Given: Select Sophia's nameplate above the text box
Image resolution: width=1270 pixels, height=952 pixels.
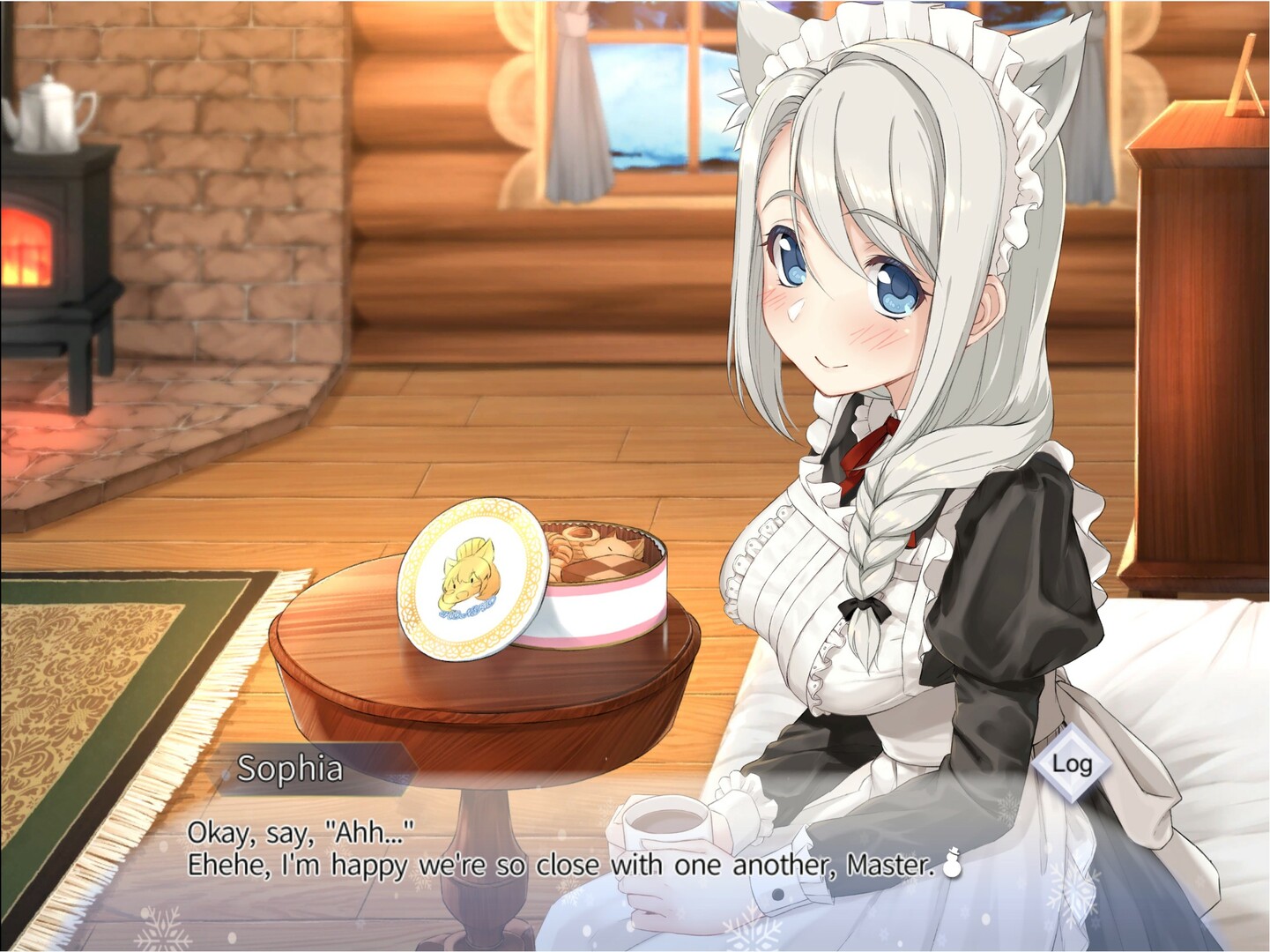Looking at the screenshot, I should pyautogui.click(x=291, y=767).
